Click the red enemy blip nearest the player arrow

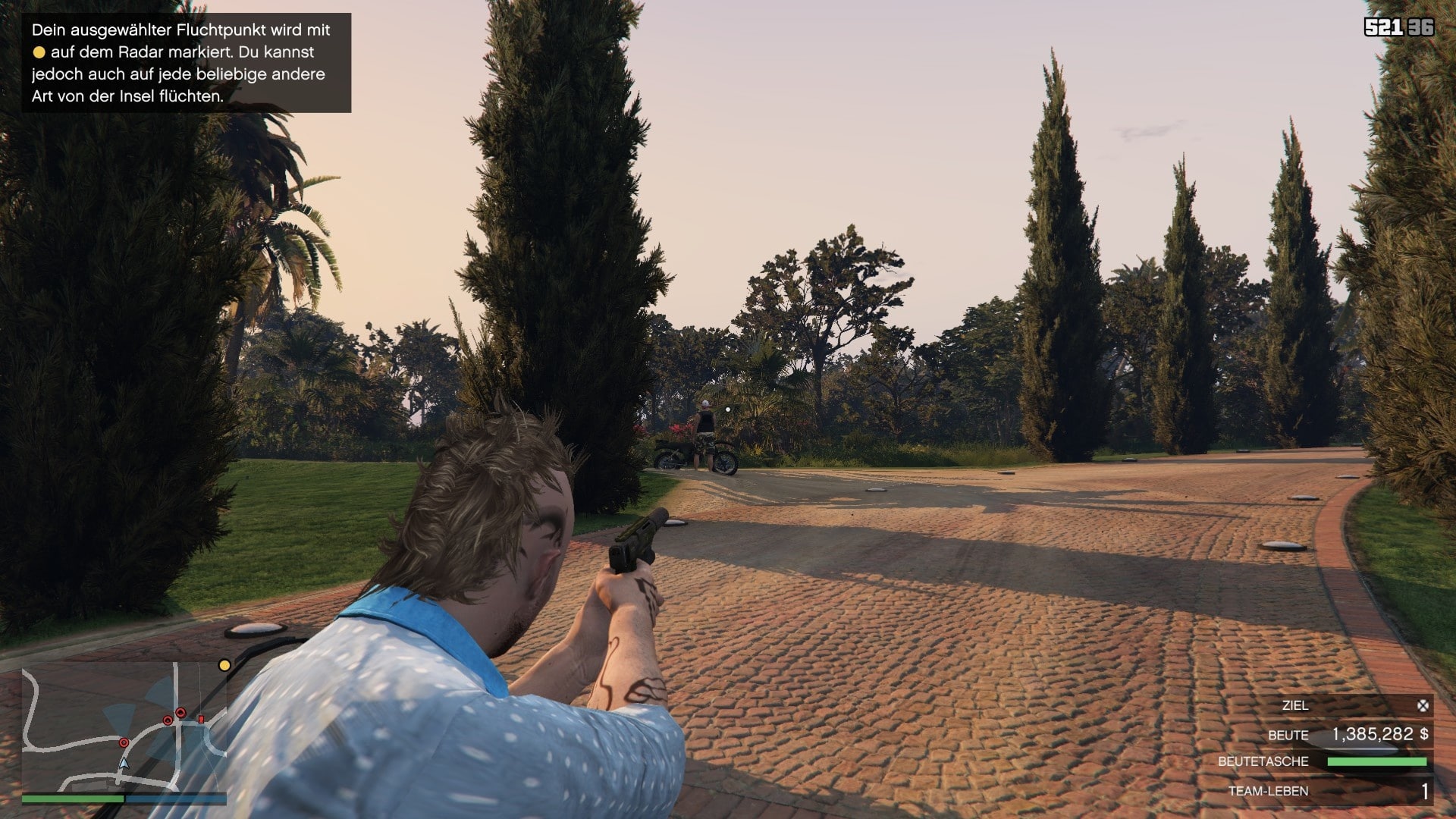tap(124, 743)
